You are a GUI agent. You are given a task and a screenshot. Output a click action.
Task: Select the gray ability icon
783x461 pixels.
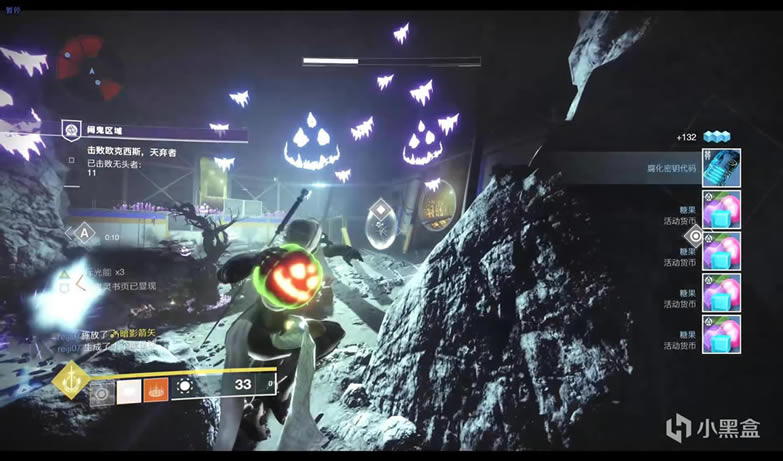(x=101, y=393)
